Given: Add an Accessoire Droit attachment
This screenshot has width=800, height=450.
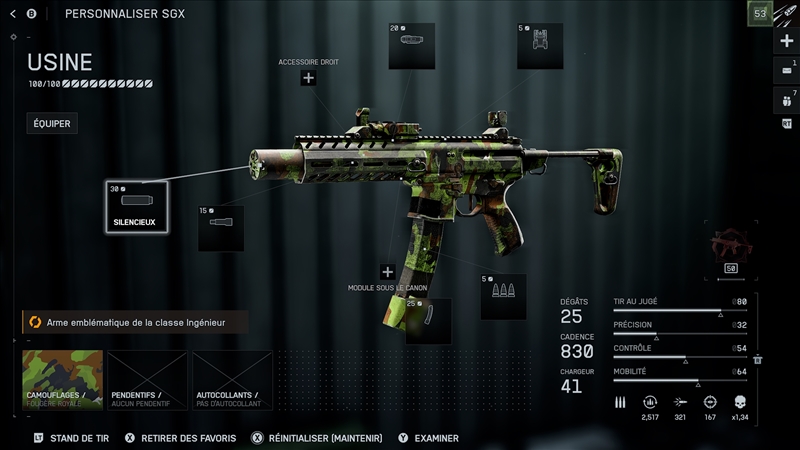Looking at the screenshot, I should (308, 78).
